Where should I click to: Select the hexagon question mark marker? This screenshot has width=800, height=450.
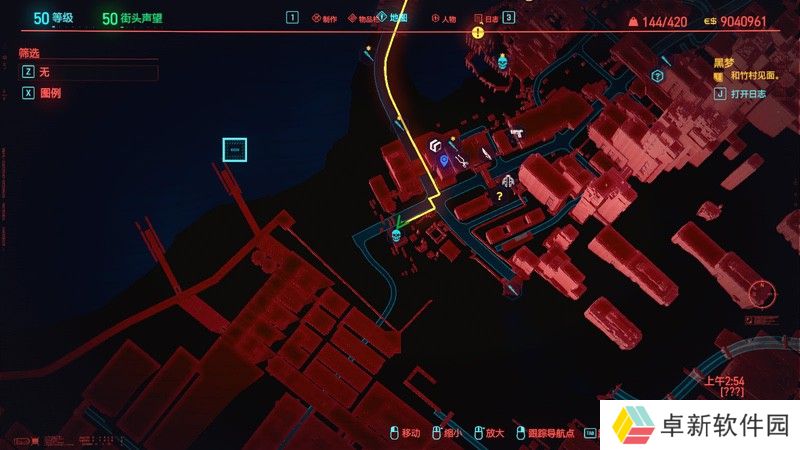[657, 75]
